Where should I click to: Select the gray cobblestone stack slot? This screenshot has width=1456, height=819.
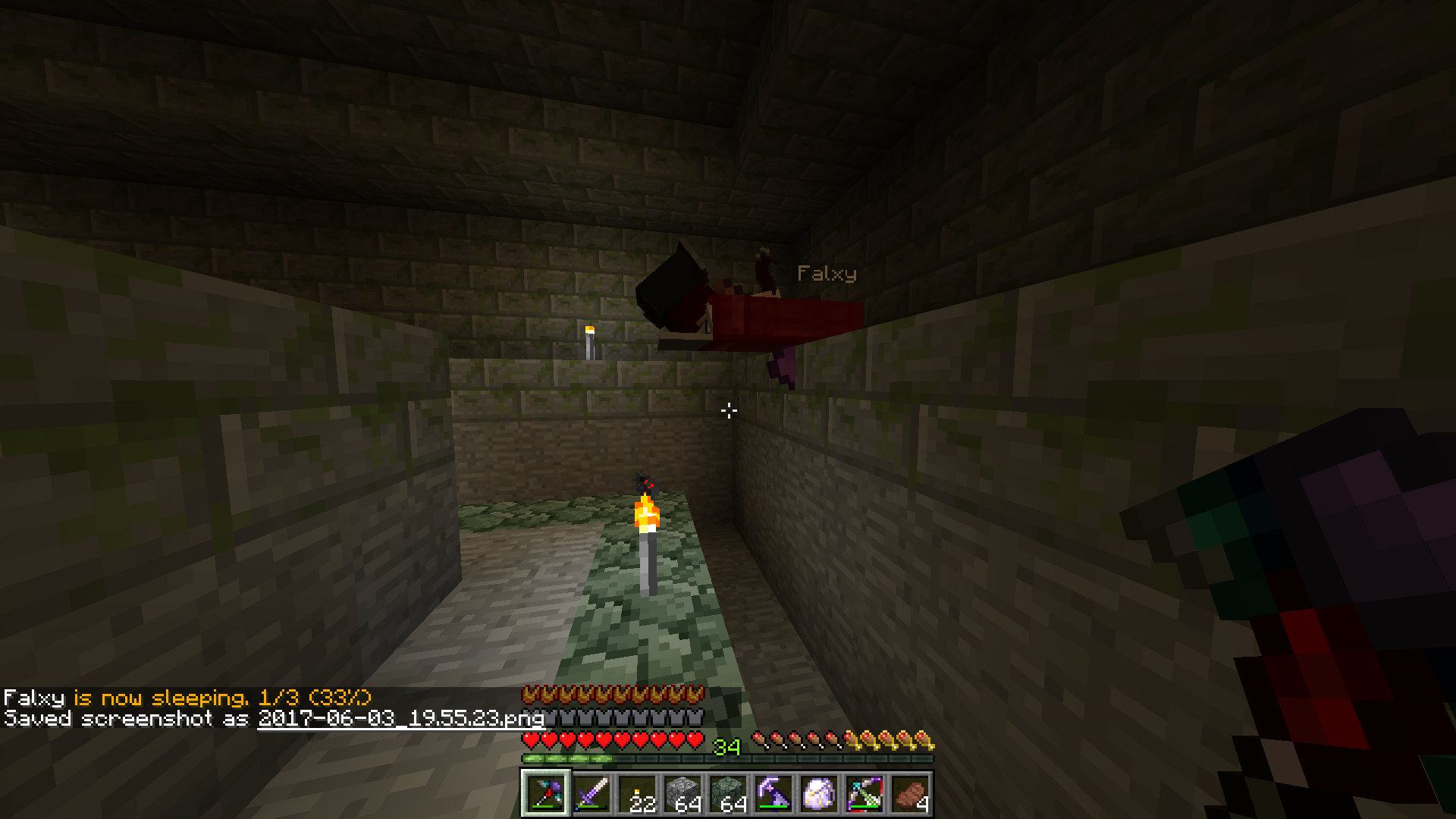pos(682,794)
